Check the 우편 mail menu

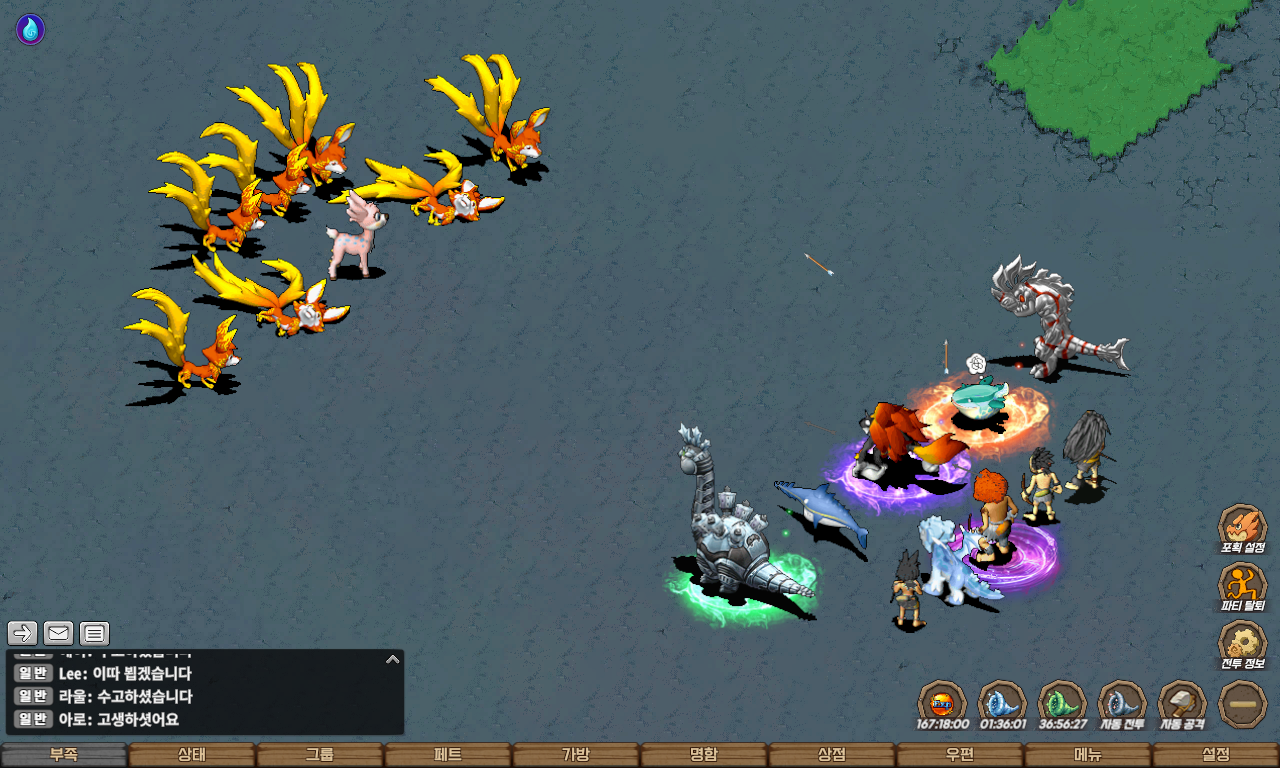coord(960,755)
